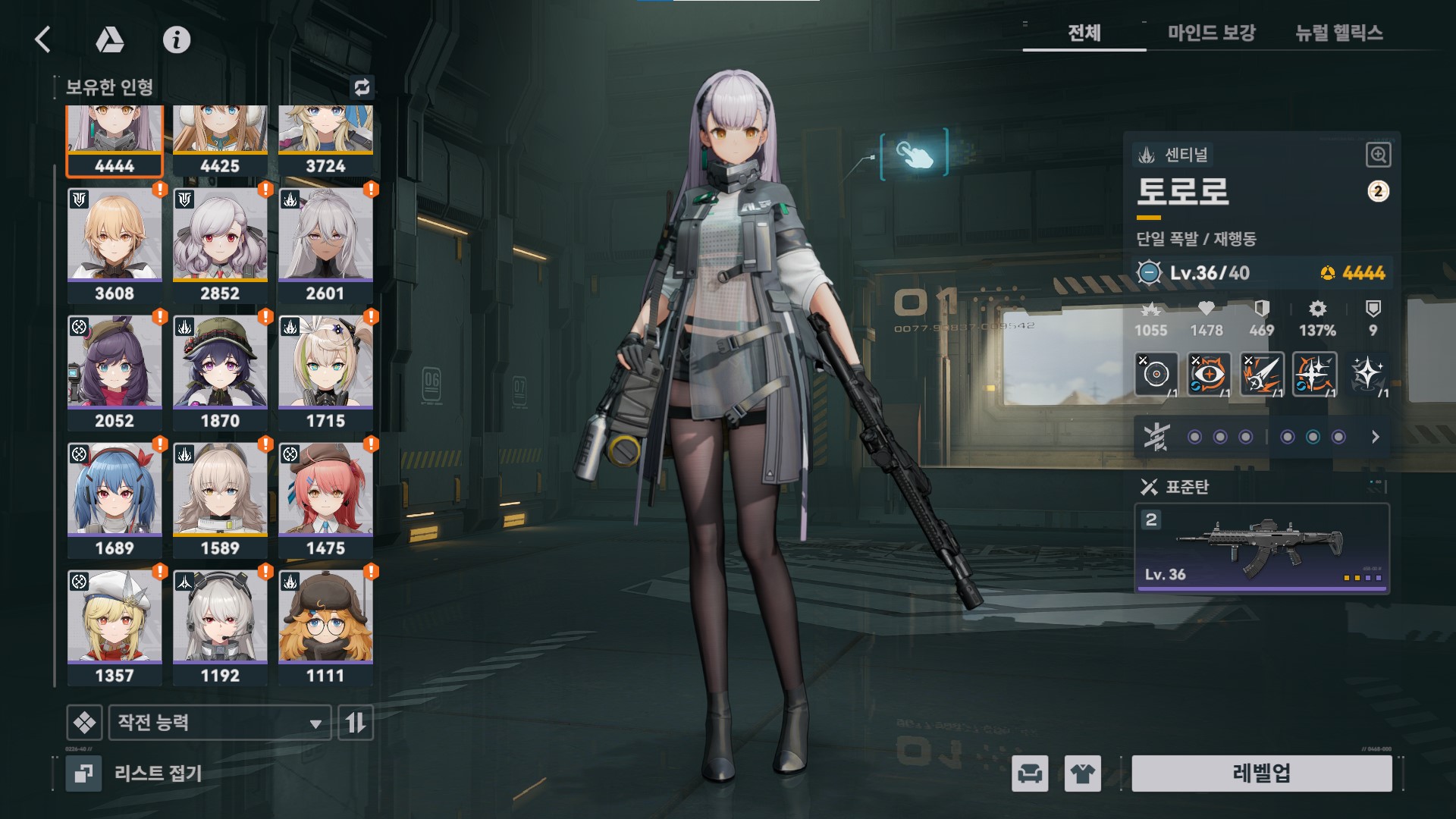The height and width of the screenshot is (819, 1456).
Task: Select the doll with power 1111
Action: click(x=325, y=626)
